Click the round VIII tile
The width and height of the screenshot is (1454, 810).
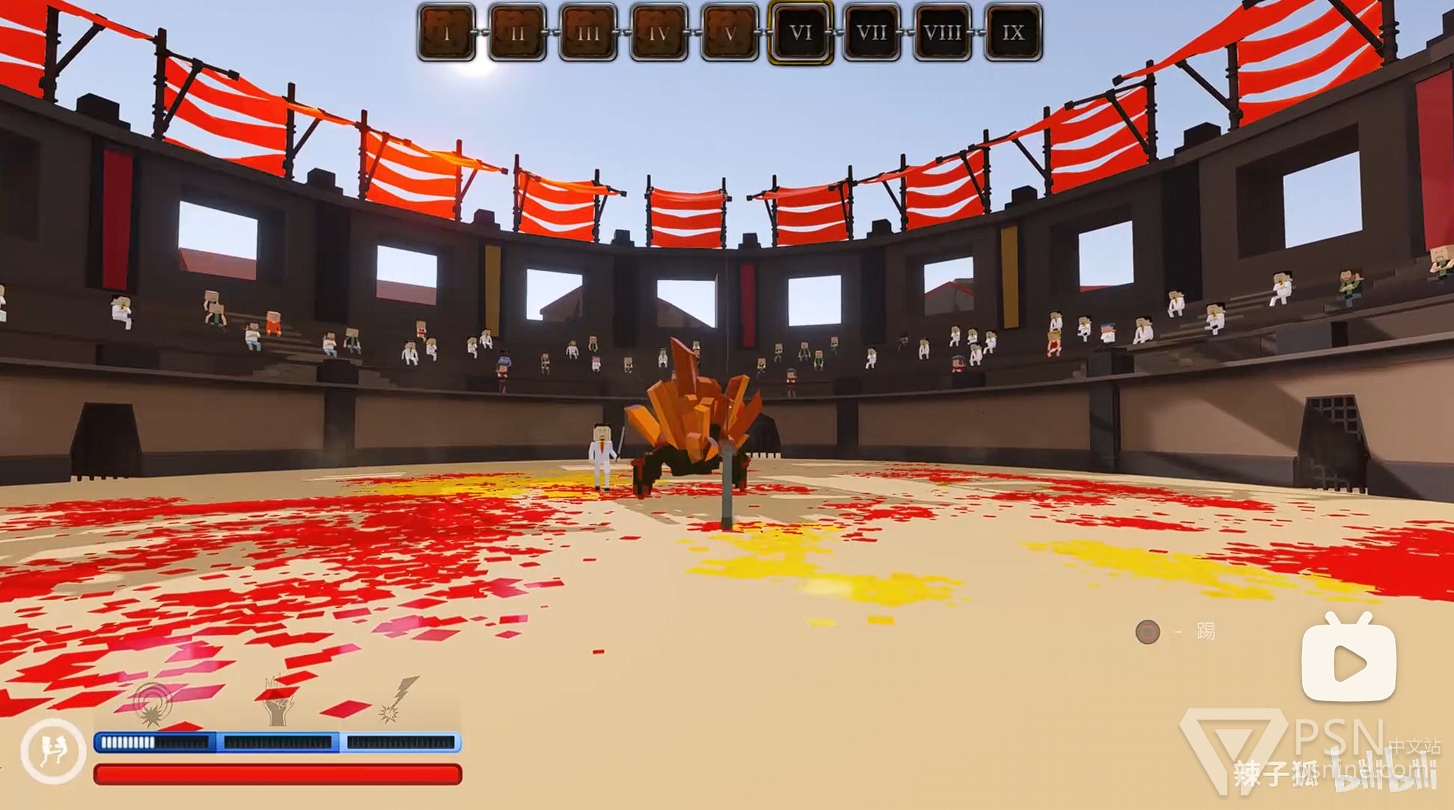[943, 32]
